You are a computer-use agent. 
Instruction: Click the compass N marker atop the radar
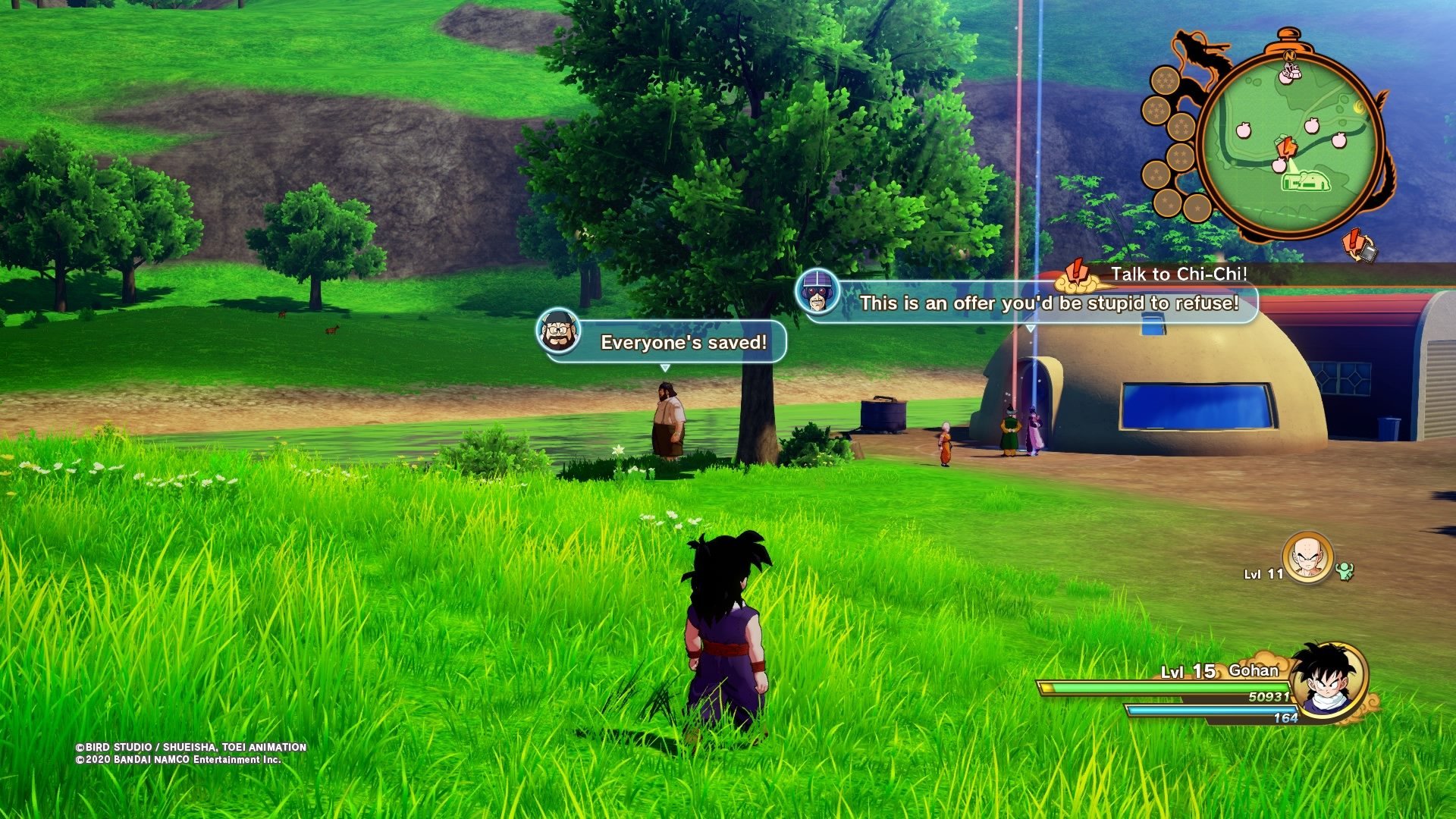[x=1289, y=55]
